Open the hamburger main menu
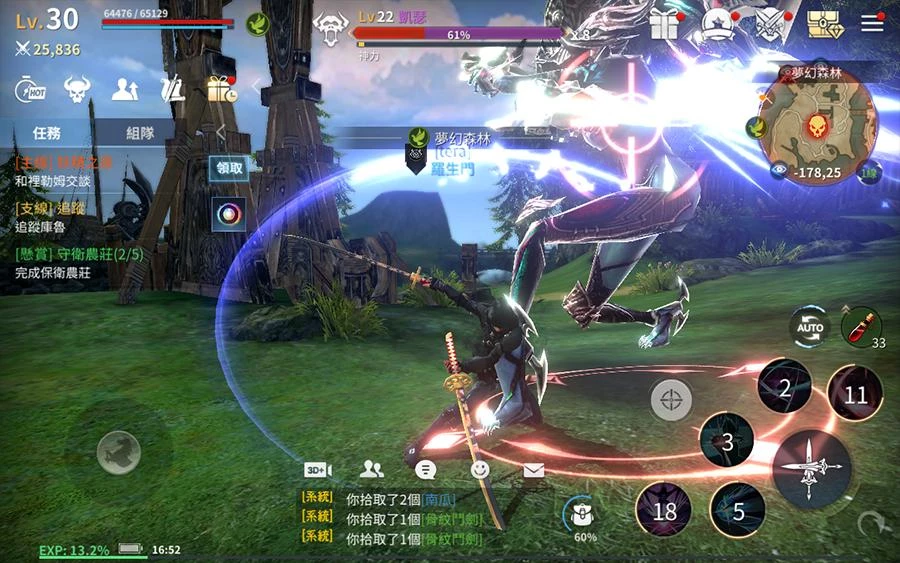The image size is (900, 563). pos(873,24)
